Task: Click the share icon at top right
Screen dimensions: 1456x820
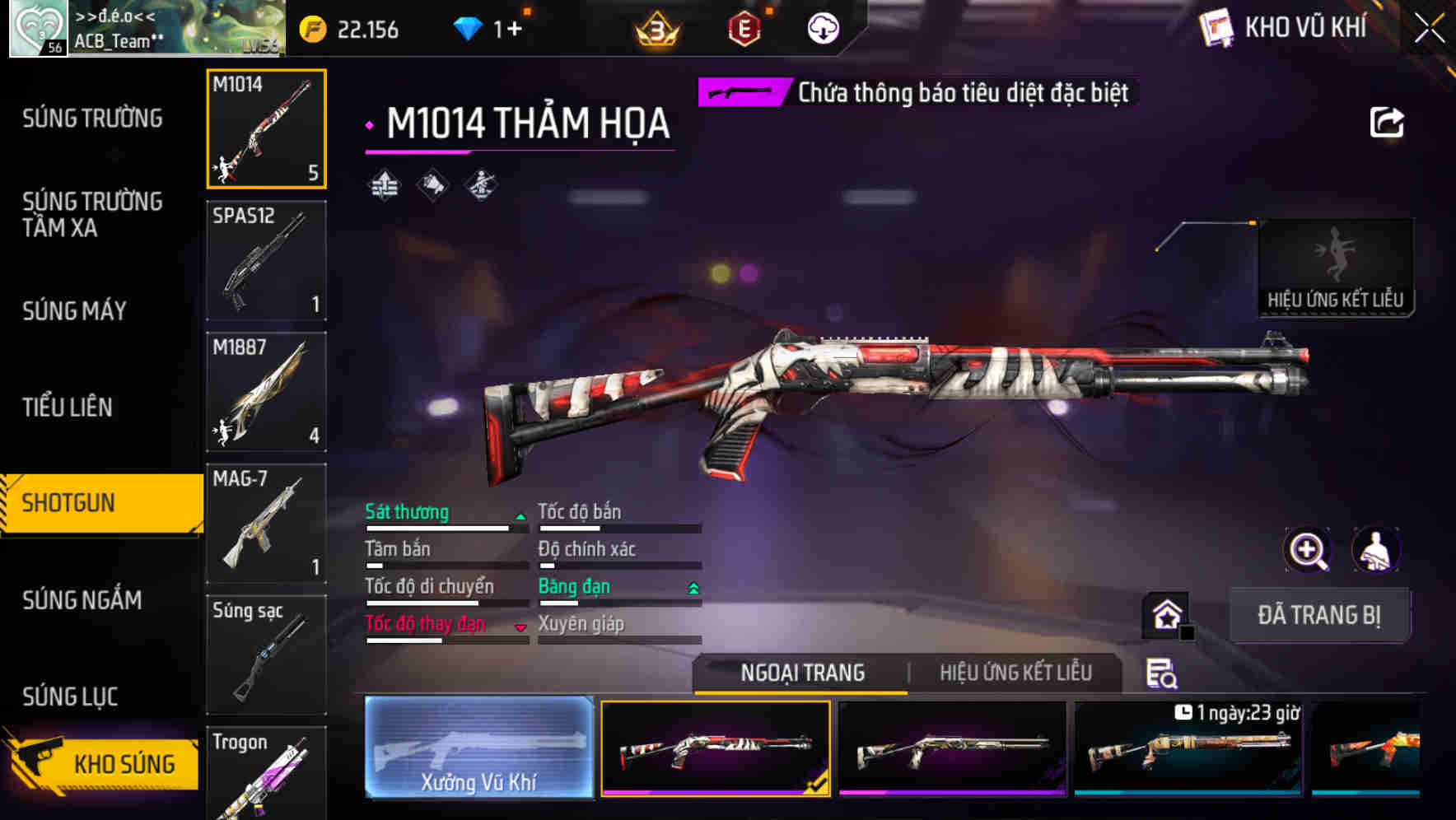Action: 1388,122
